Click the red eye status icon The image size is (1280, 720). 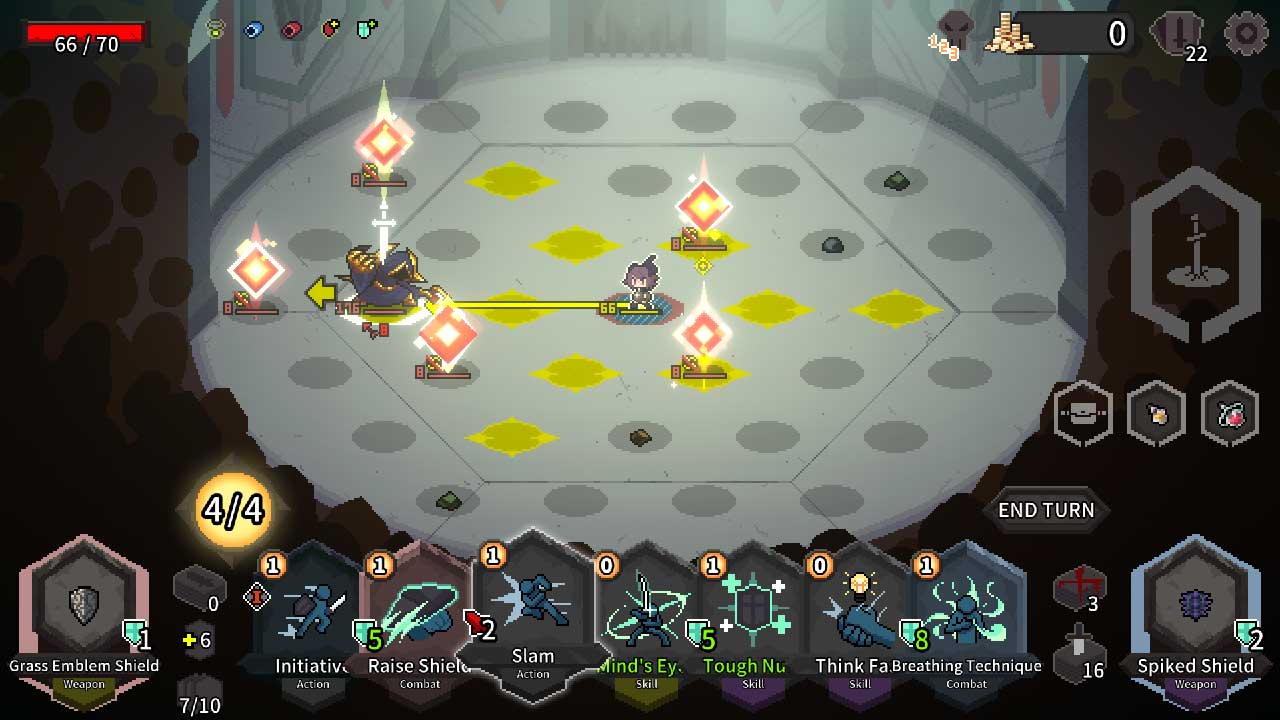tap(289, 29)
